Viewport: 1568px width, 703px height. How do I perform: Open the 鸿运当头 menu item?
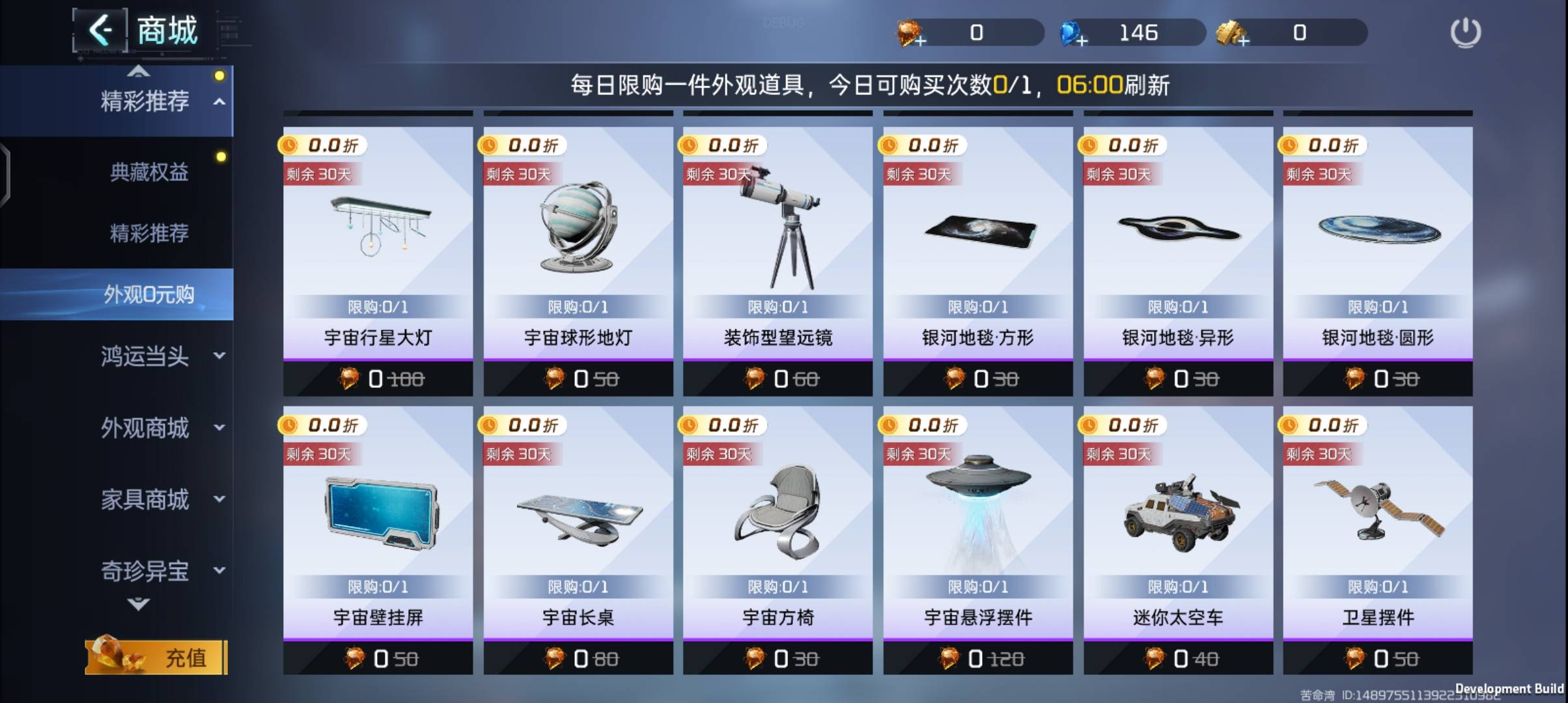pos(145,357)
